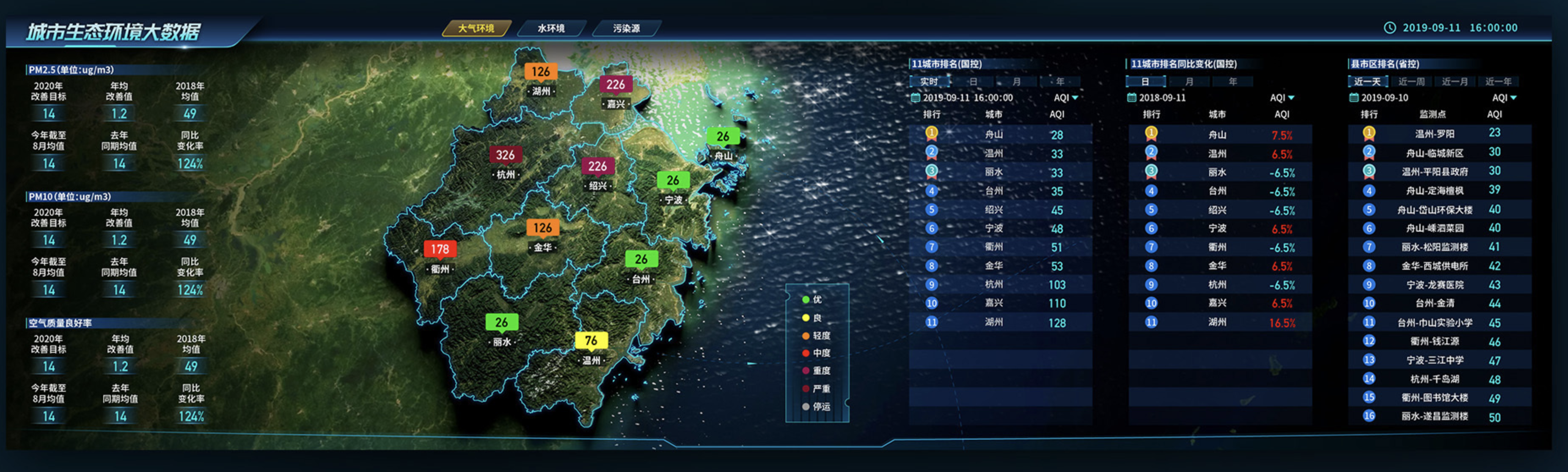Viewport: 1568px width, 472px height.
Task: Select the 温州-罗阳 ranking row
Action: [x=1434, y=134]
